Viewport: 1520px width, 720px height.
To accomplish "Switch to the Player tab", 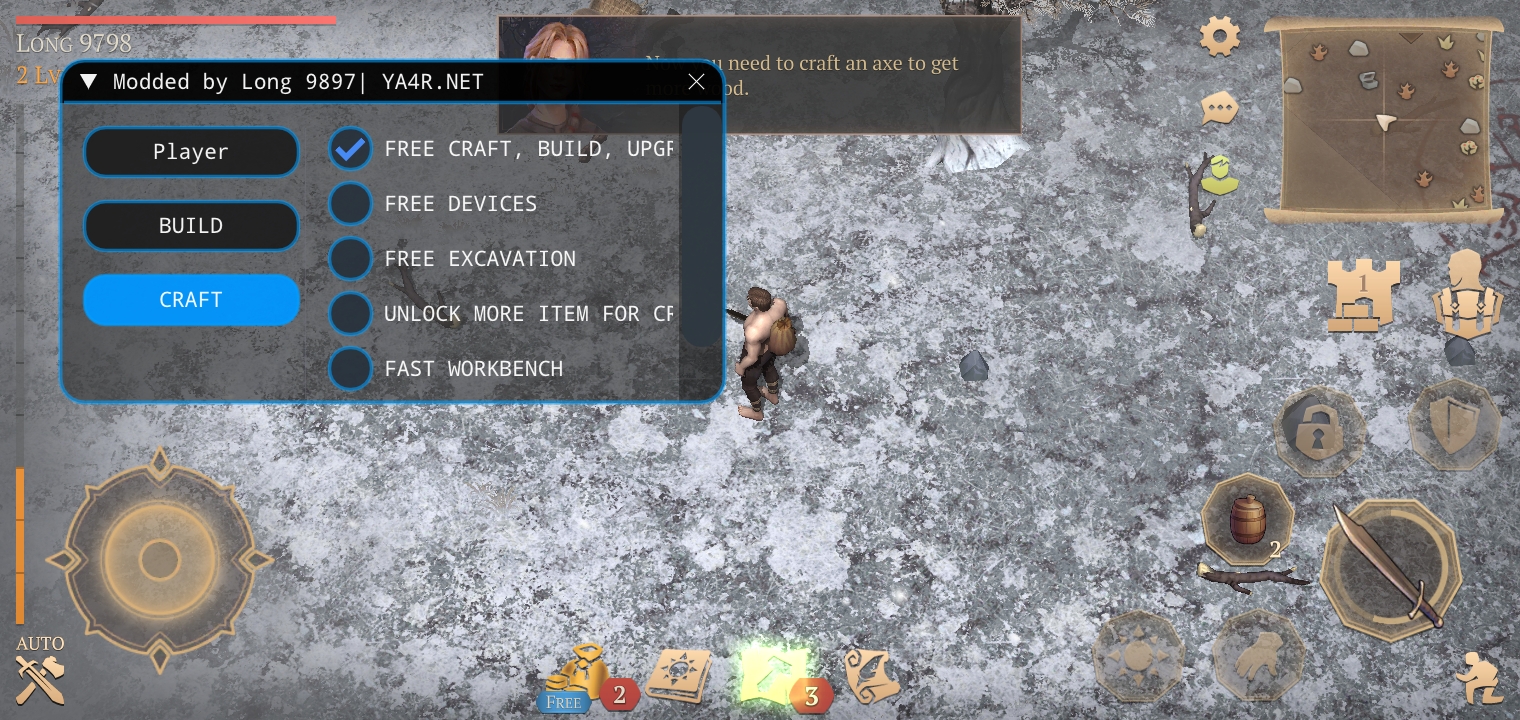I will pos(191,152).
